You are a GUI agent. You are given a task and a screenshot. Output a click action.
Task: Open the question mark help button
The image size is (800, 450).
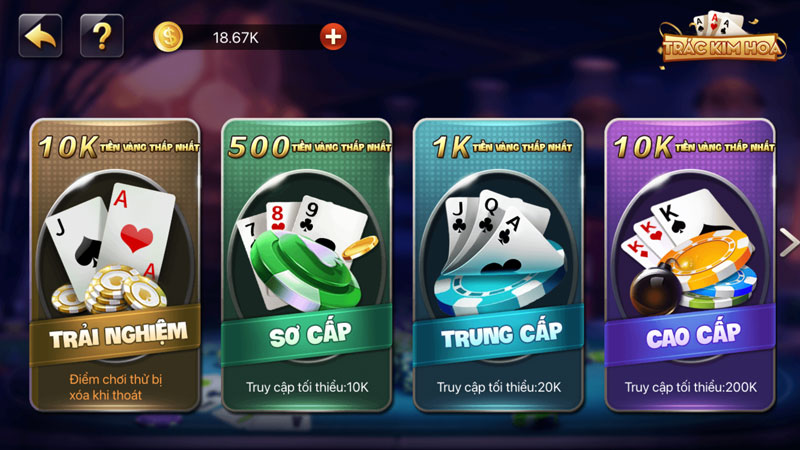click(101, 36)
